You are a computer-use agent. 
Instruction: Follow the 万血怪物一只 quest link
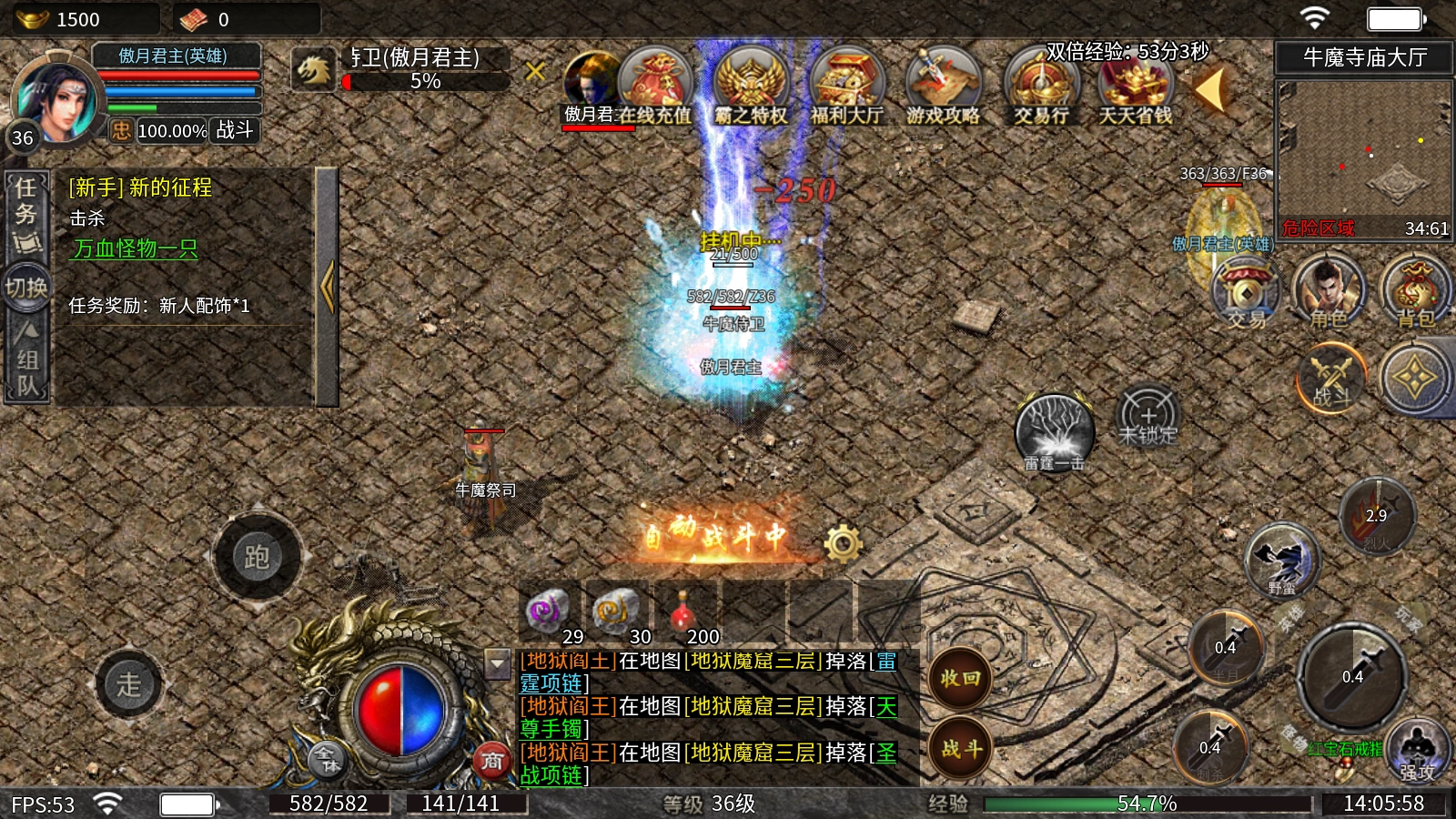point(135,248)
